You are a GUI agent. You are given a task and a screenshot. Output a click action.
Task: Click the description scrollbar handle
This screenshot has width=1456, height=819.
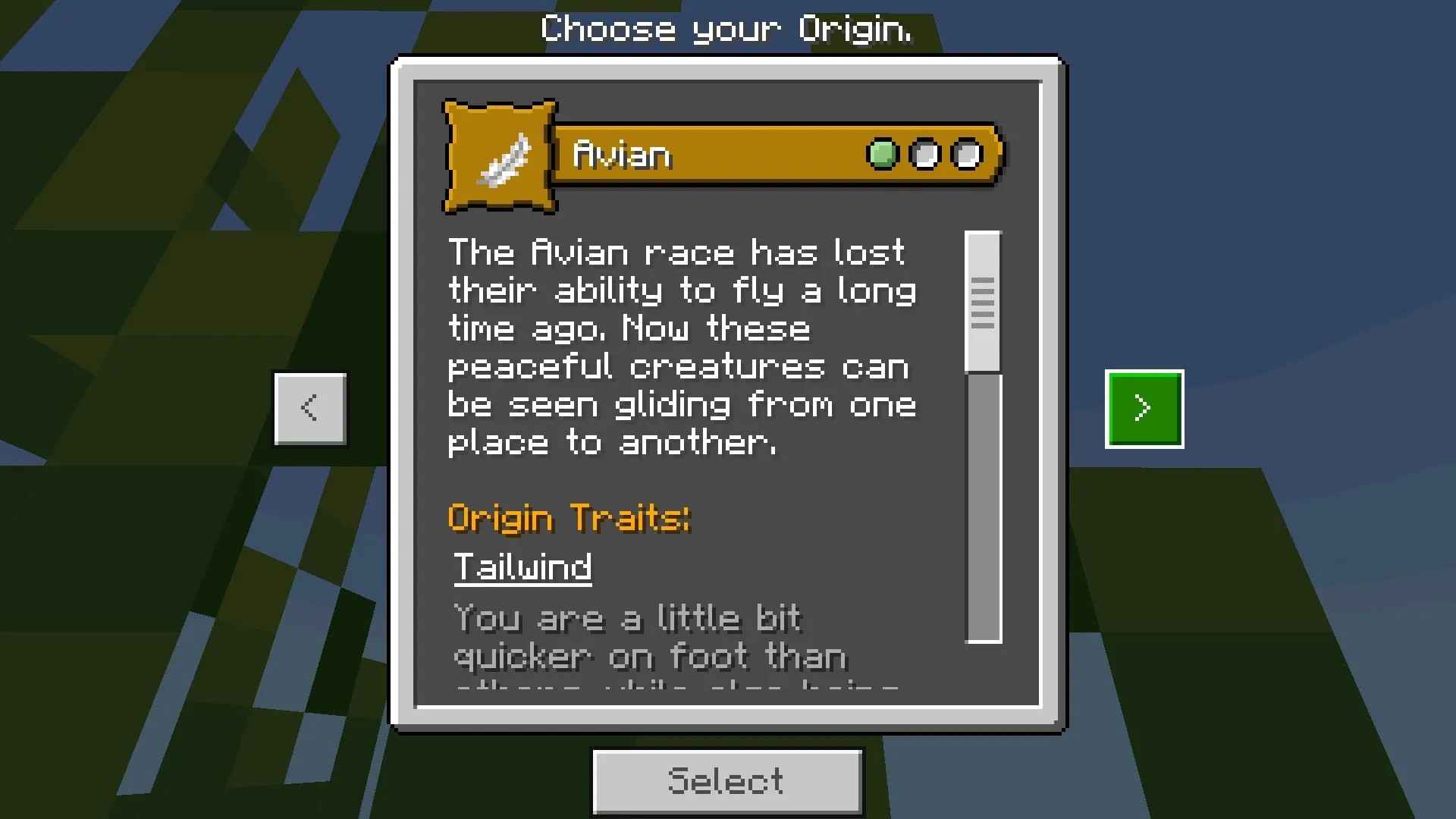983,303
